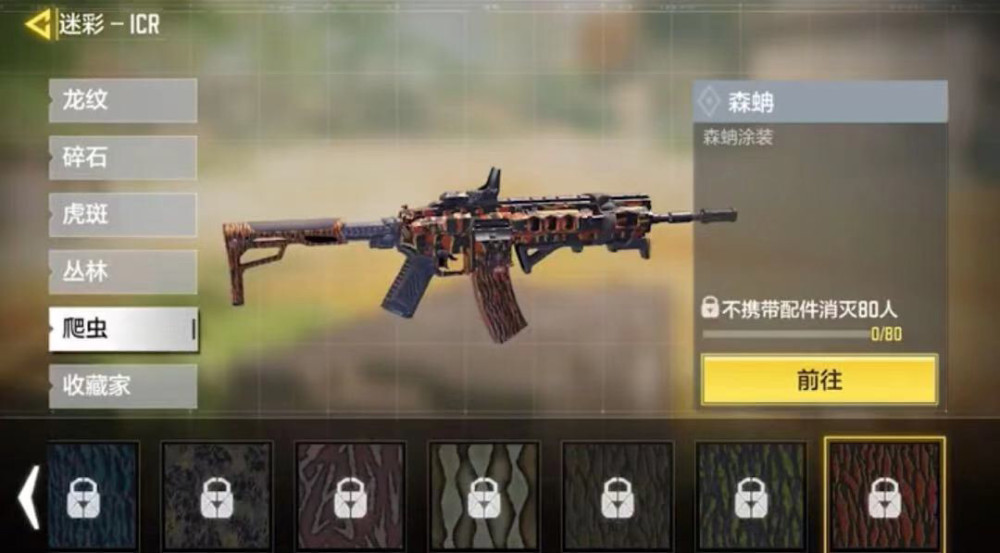Click the yellow 前往 button
The width and height of the screenshot is (1000, 553).
pyautogui.click(x=819, y=380)
